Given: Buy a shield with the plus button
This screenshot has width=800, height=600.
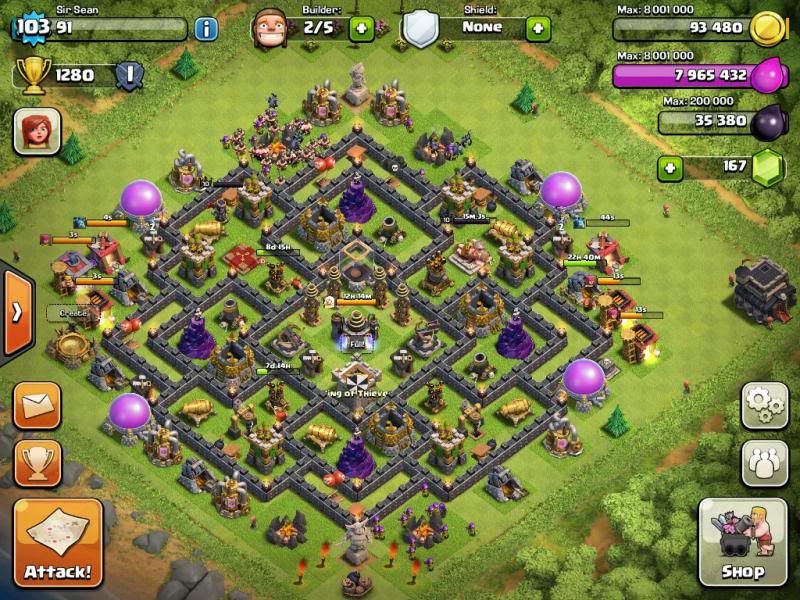Looking at the screenshot, I should [x=538, y=28].
